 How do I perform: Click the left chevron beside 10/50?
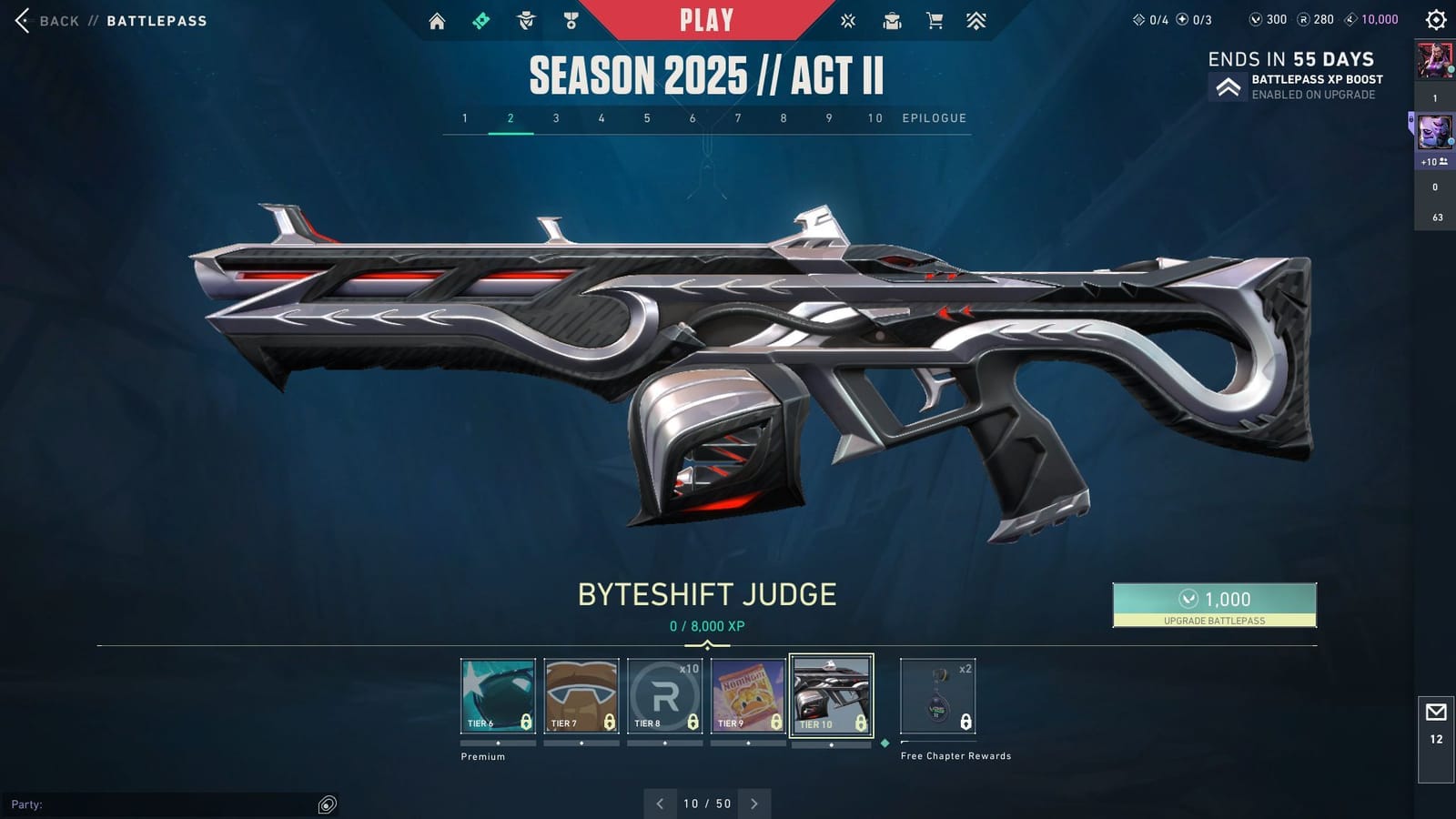coord(660,804)
